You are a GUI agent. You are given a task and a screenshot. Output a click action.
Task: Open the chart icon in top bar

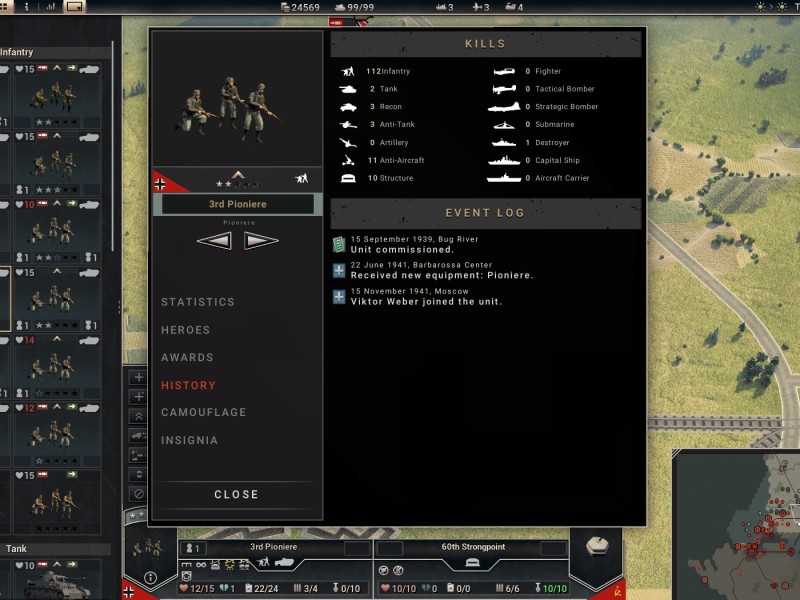[x=49, y=7]
